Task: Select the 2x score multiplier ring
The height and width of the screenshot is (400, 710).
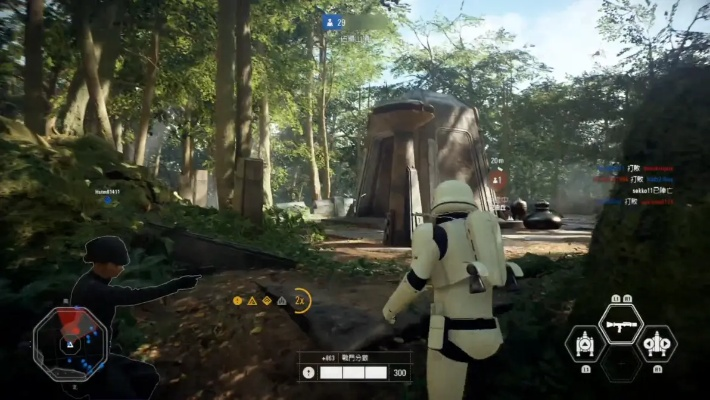Action: pyautogui.click(x=300, y=300)
